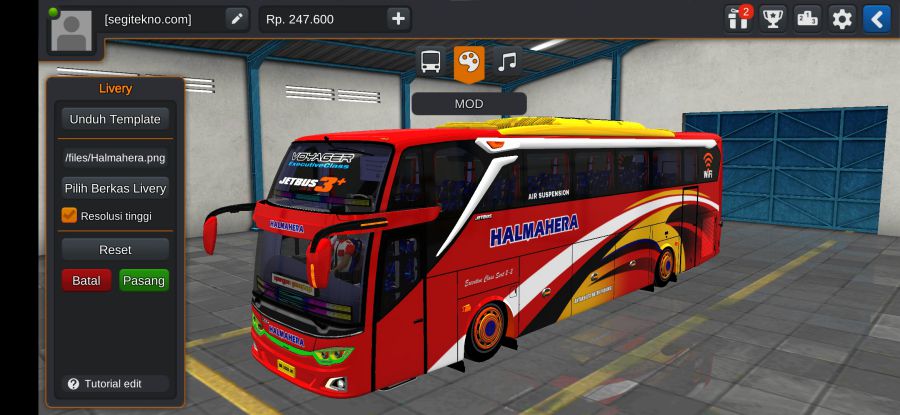Add money with the plus button
Image resolution: width=900 pixels, height=415 pixels.
tap(398, 19)
